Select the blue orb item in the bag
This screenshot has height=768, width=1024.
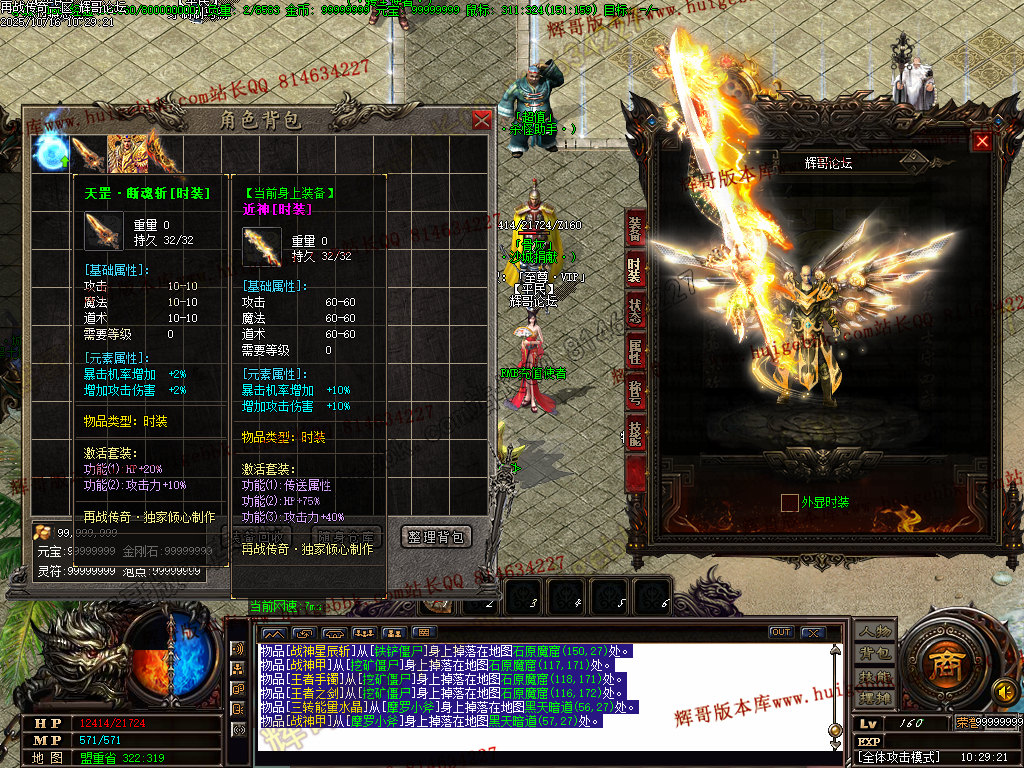52,152
